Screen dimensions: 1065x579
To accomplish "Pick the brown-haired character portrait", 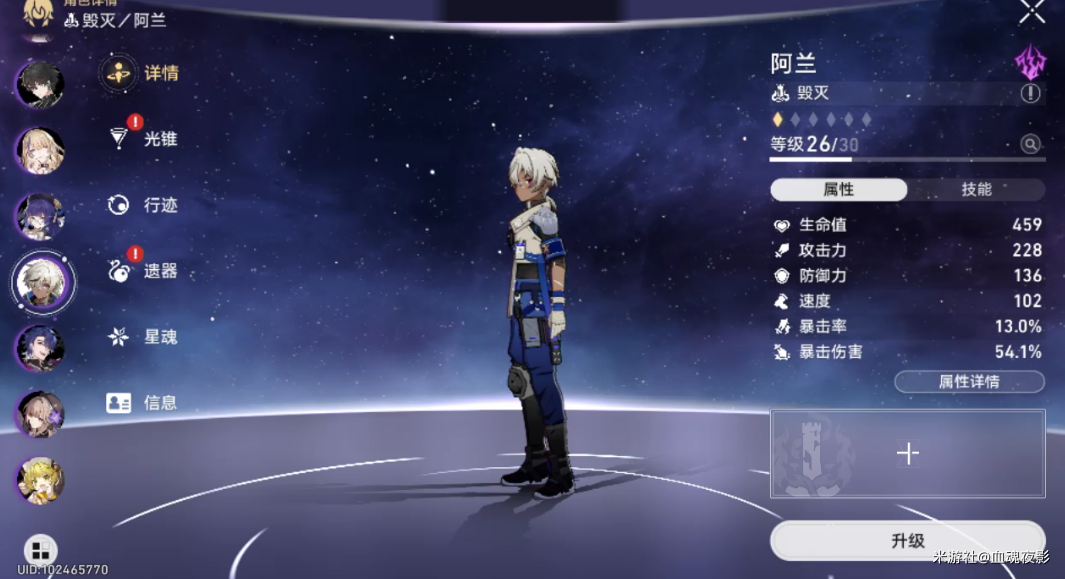I will pyautogui.click(x=40, y=412).
